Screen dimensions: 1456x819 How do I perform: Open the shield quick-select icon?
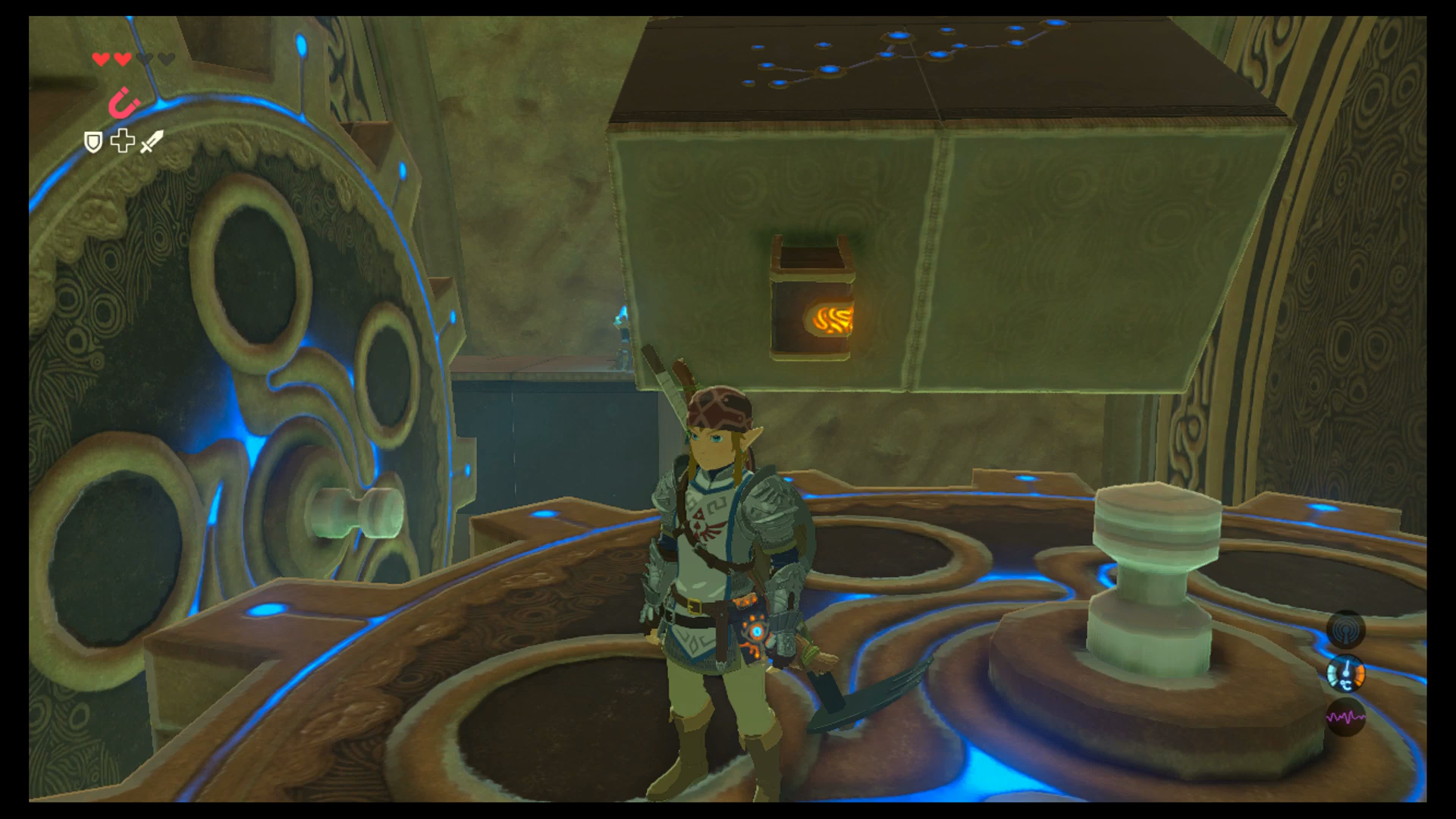93,142
